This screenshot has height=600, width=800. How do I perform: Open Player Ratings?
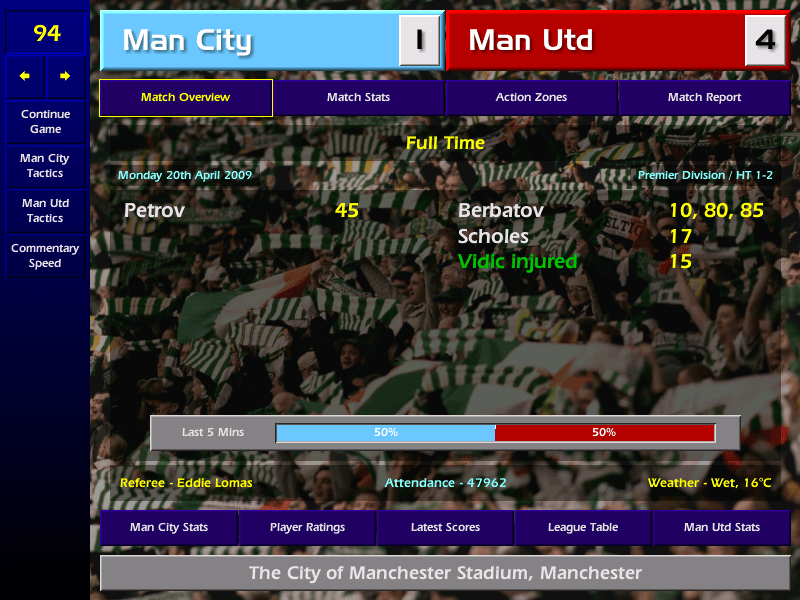(307, 527)
